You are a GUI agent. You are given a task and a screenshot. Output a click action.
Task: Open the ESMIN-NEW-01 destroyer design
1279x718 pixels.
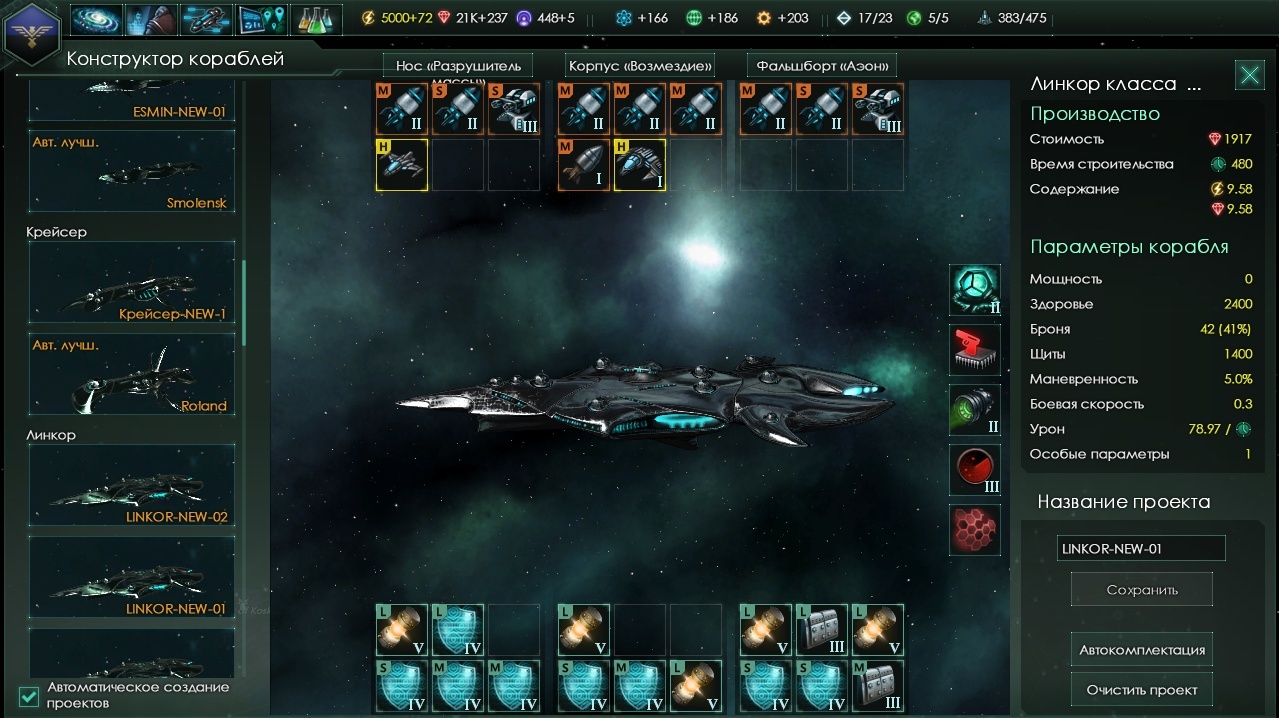point(131,102)
